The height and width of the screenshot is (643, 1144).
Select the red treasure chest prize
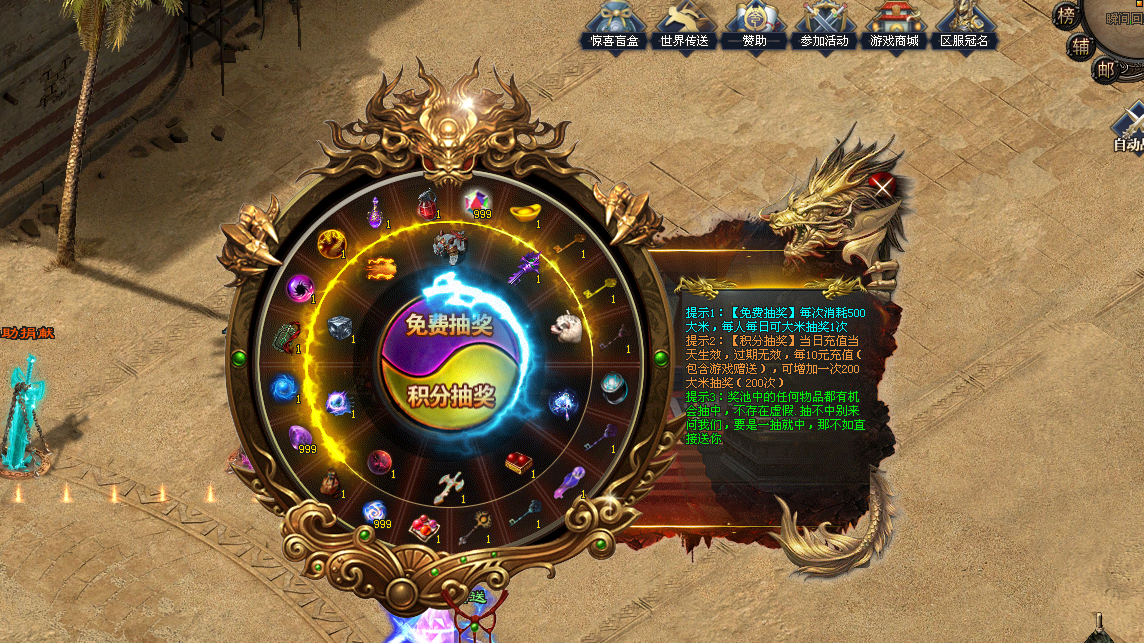[518, 462]
